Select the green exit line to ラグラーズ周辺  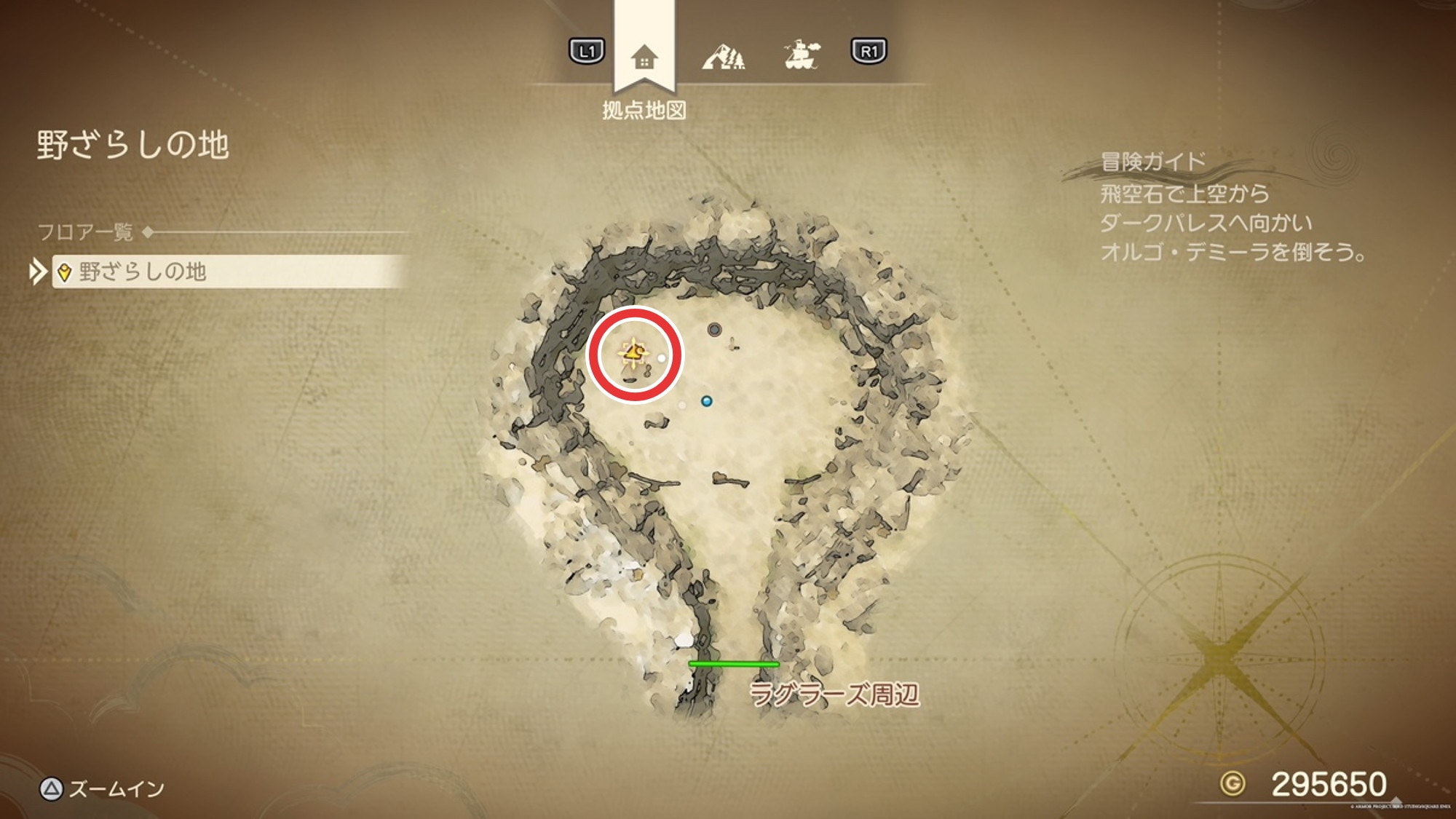point(733,664)
